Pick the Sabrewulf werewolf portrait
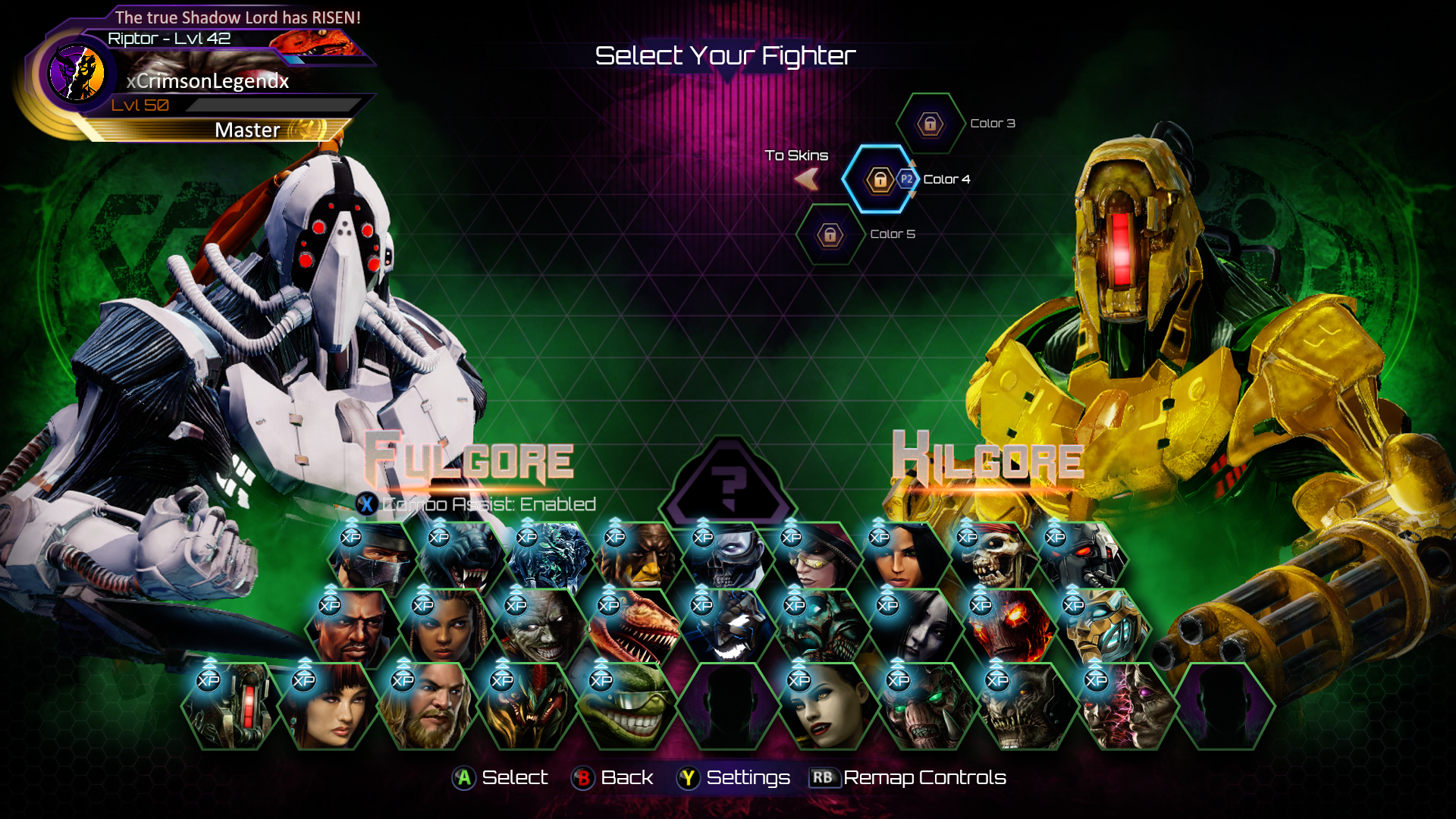This screenshot has height=819, width=1456. click(462, 560)
